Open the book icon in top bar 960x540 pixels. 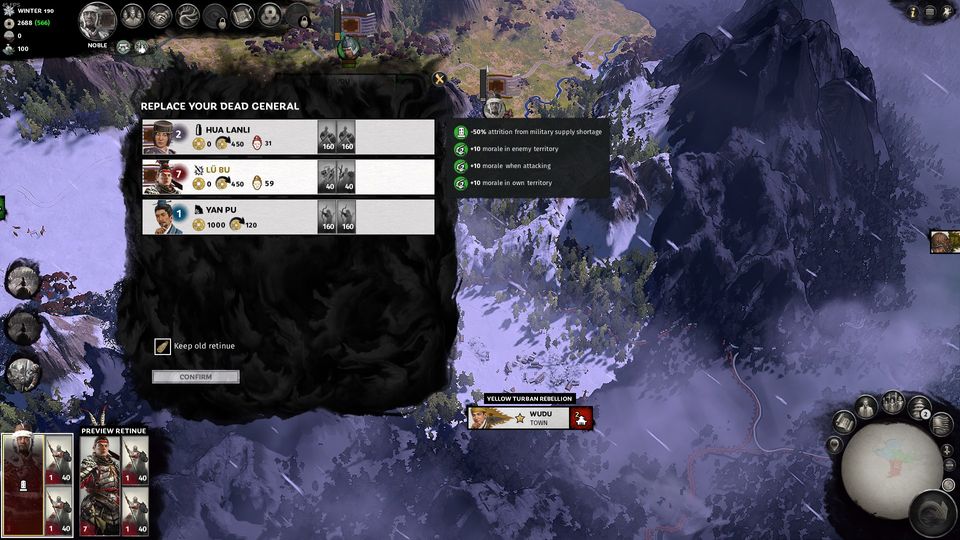point(242,15)
